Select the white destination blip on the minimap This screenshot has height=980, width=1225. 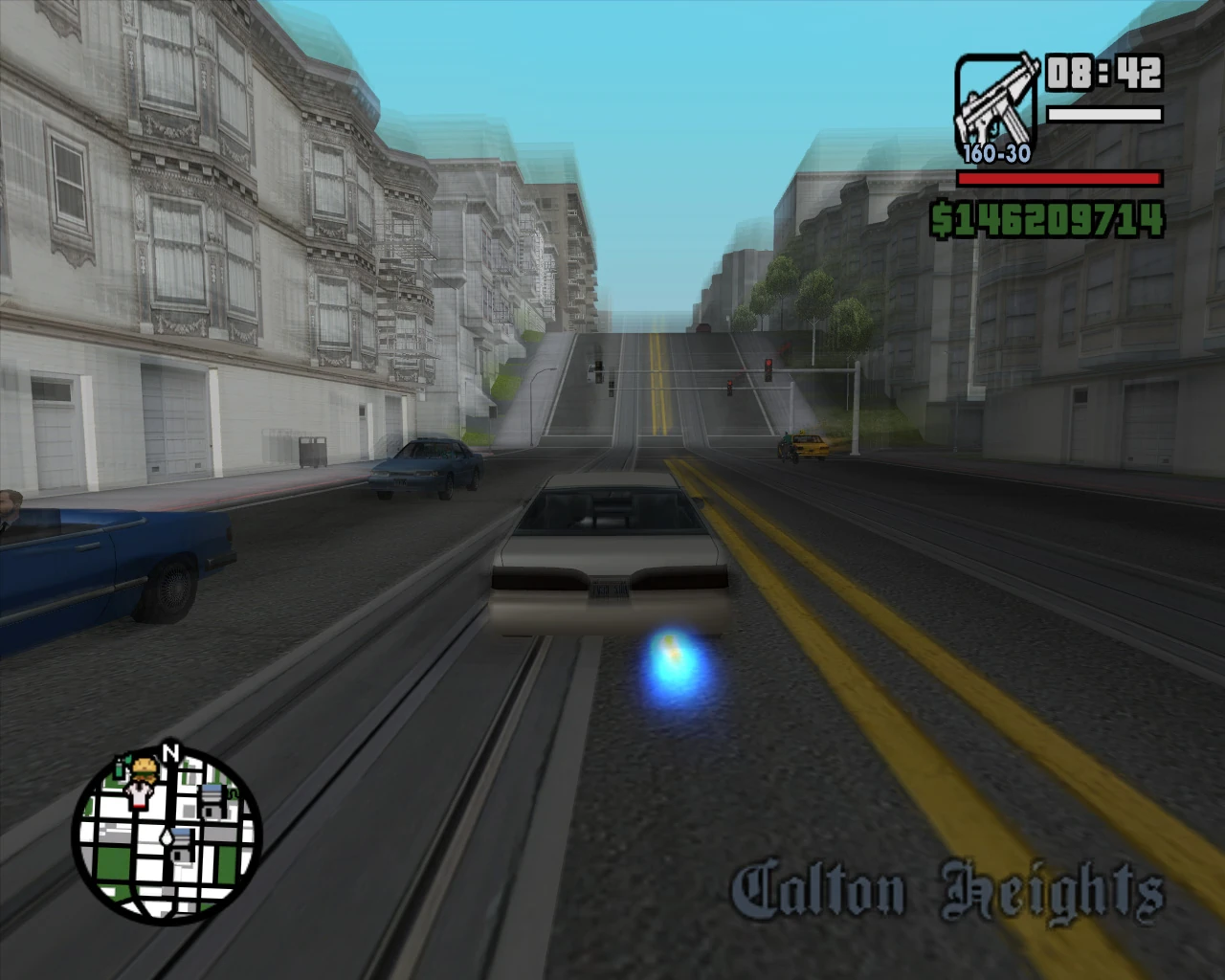pos(167,837)
